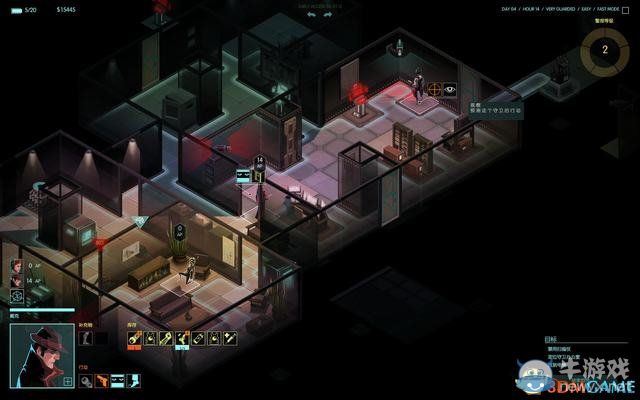The image size is (640, 400).
Task: Toggle the sprint boot action icon
Action: (x=134, y=380)
